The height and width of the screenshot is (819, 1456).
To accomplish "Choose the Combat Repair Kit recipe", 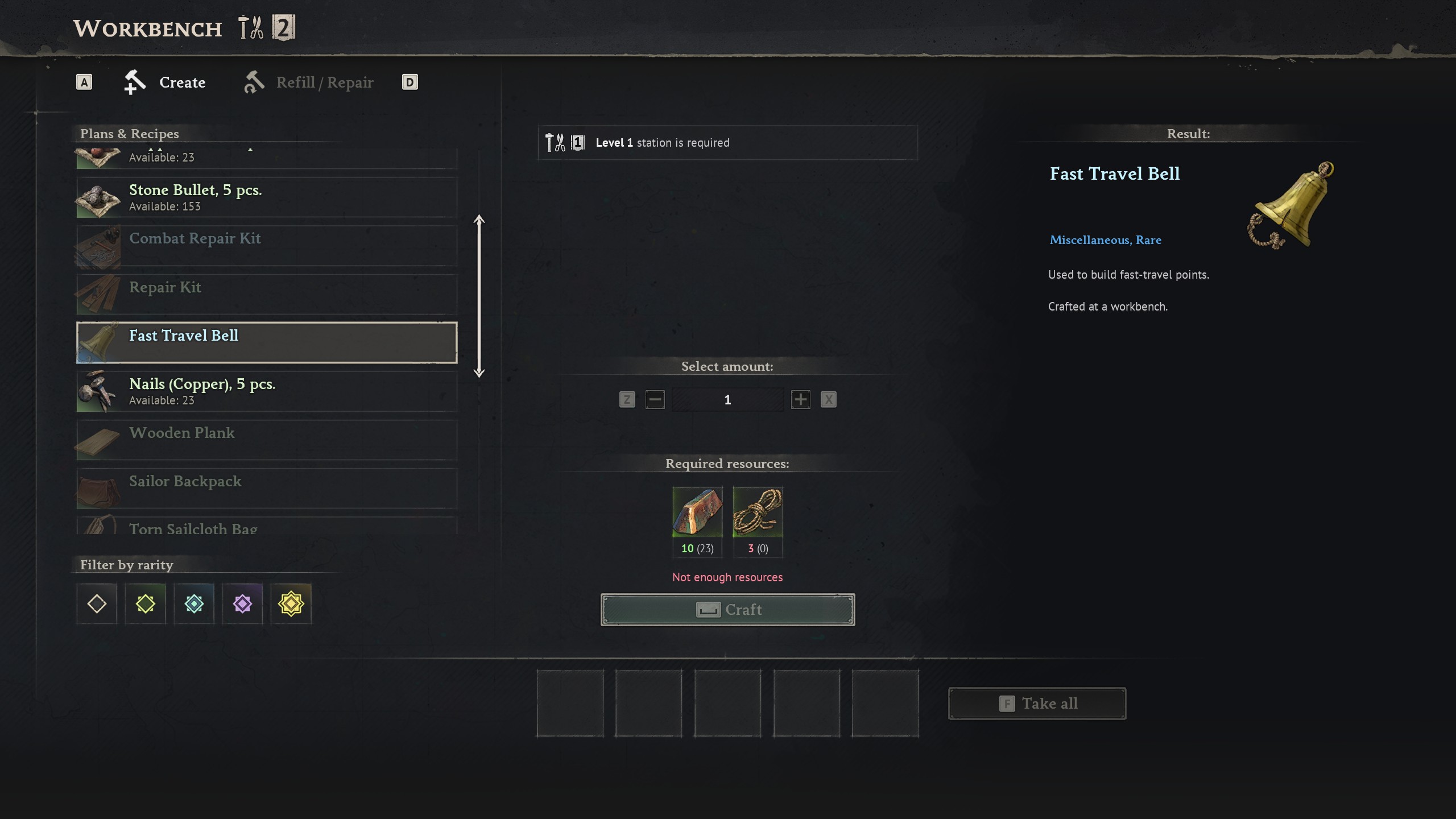I will pyautogui.click(x=266, y=246).
